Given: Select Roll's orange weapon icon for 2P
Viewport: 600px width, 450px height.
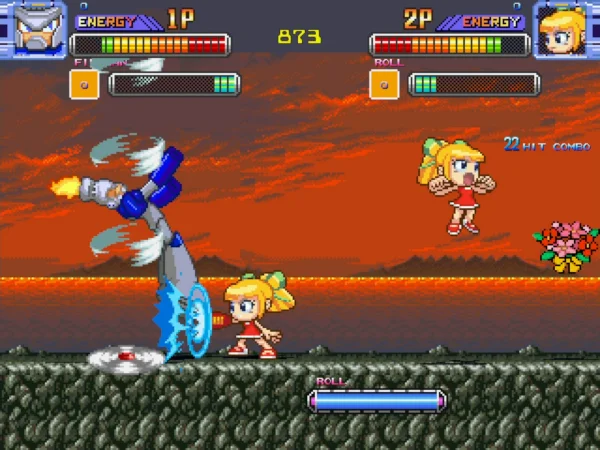Looking at the screenshot, I should 384,84.
